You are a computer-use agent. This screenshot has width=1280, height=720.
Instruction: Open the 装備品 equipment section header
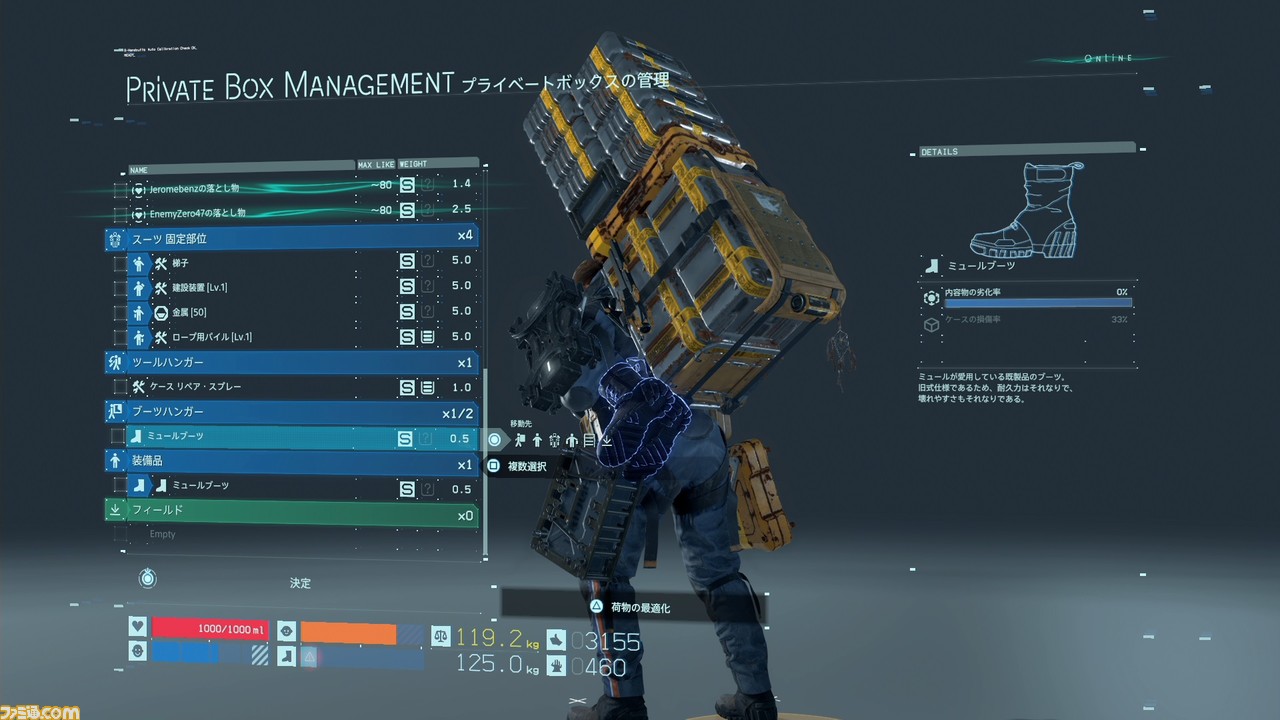290,461
